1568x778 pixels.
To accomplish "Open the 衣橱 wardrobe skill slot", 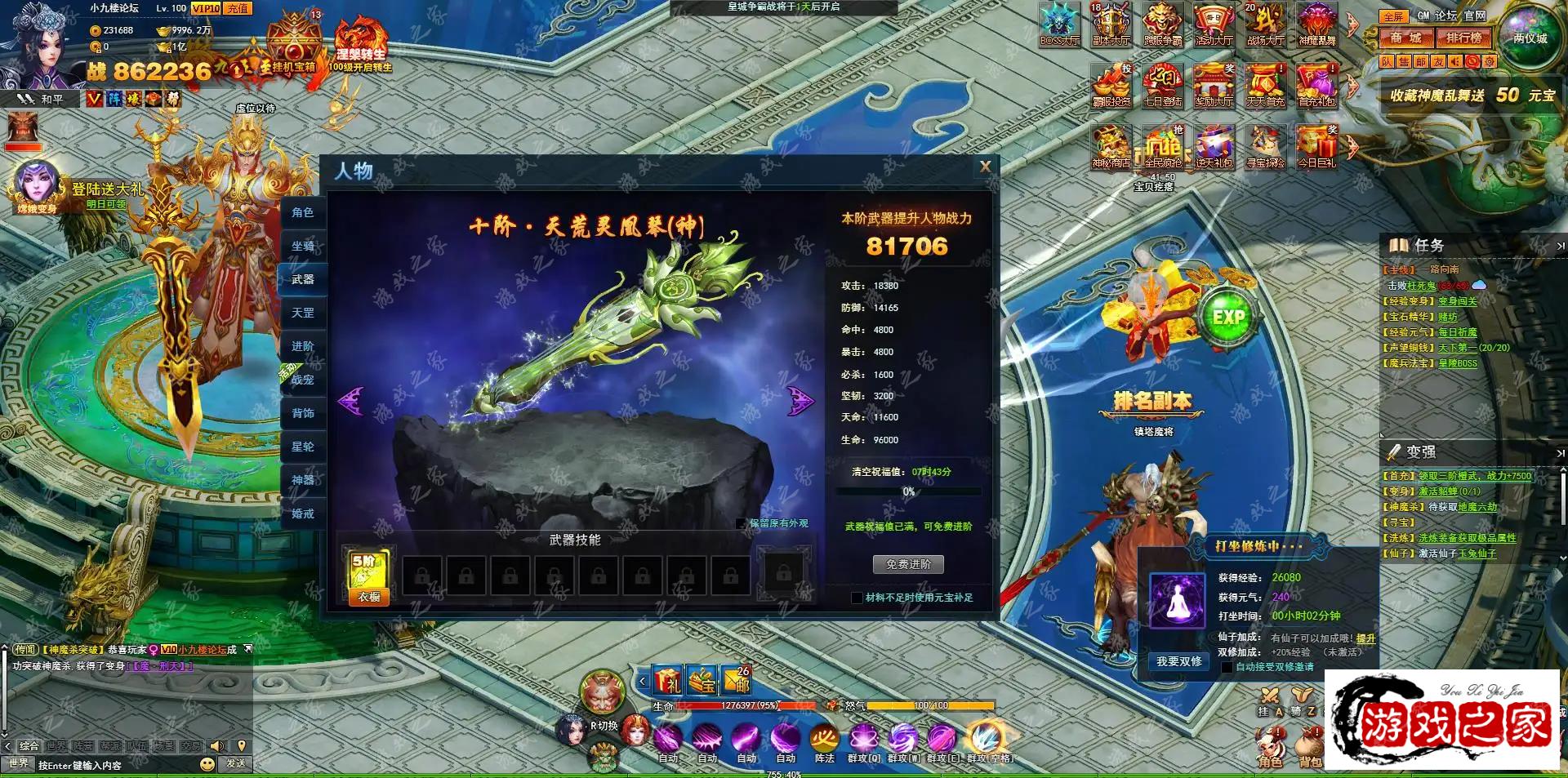I will pos(368,577).
